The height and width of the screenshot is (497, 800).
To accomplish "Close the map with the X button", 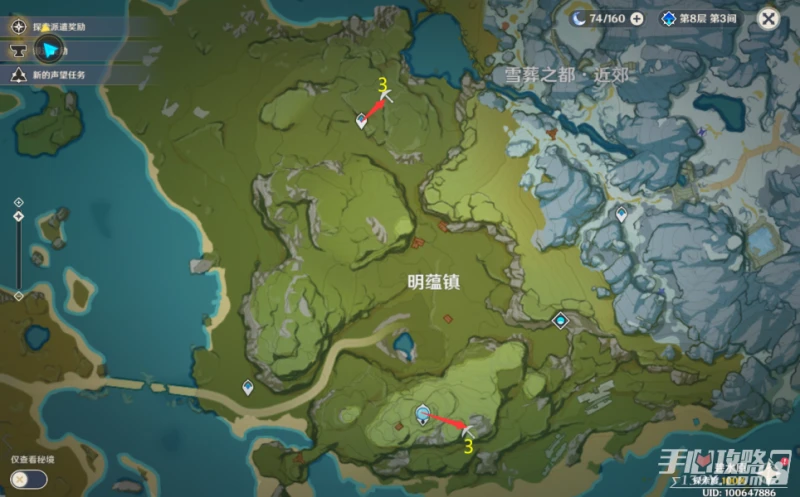I will click(x=768, y=18).
